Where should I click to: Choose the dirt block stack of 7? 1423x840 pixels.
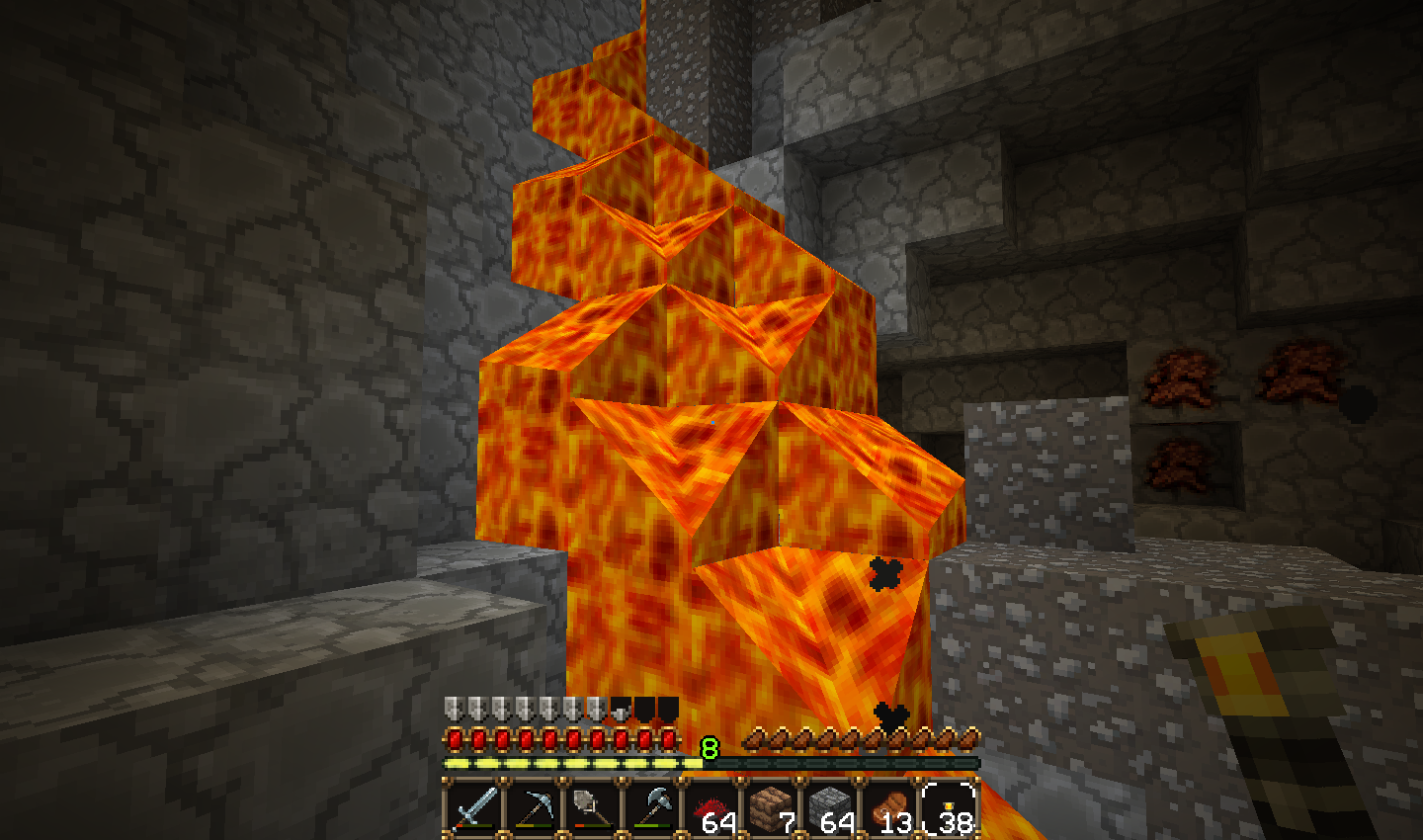772,808
